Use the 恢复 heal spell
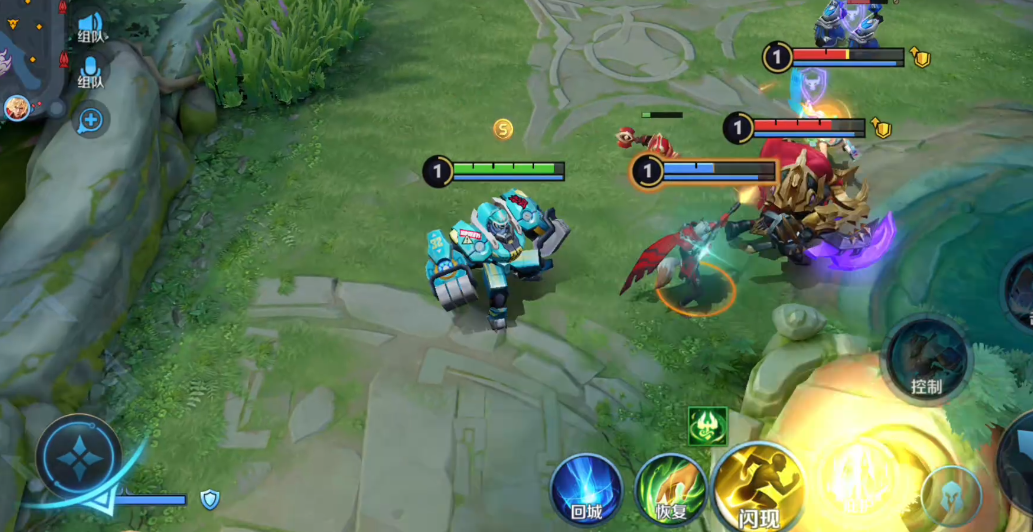Screen dimensions: 1033x532 pyautogui.click(x=671, y=490)
